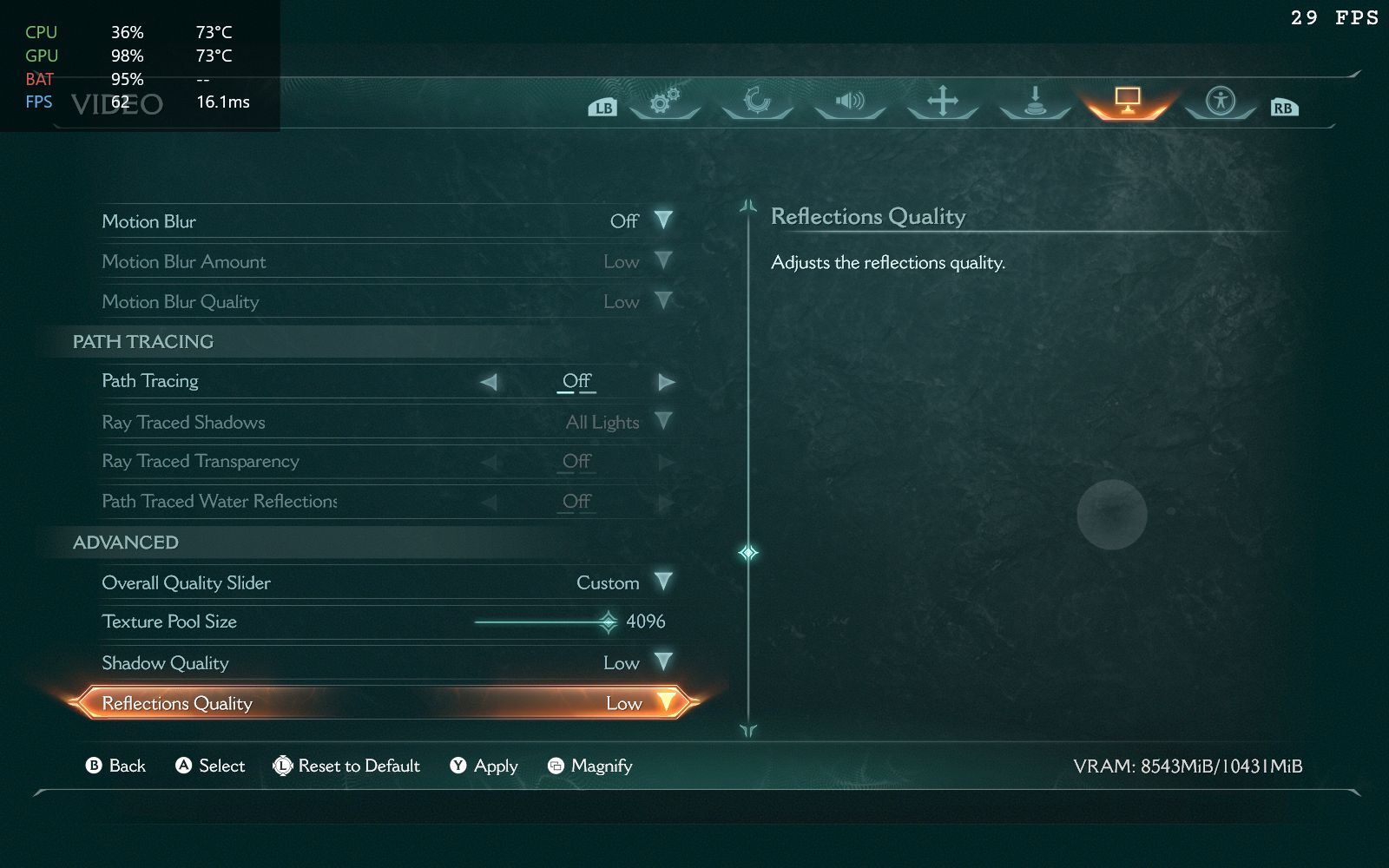Step Path Tracing to the next option

[666, 382]
